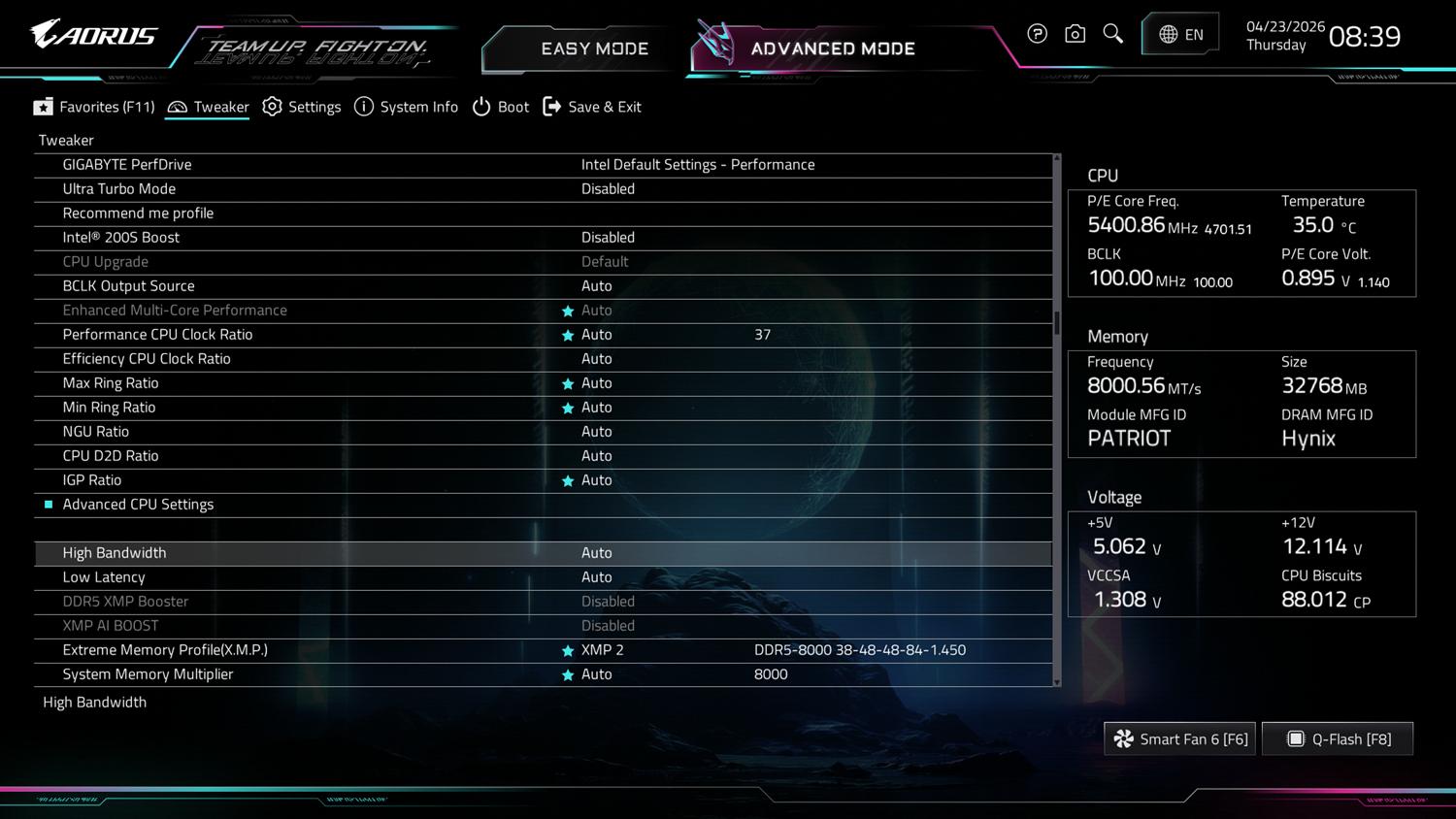Screen dimensions: 1456x819
Task: Switch to Easy Mode
Action: pos(593,49)
